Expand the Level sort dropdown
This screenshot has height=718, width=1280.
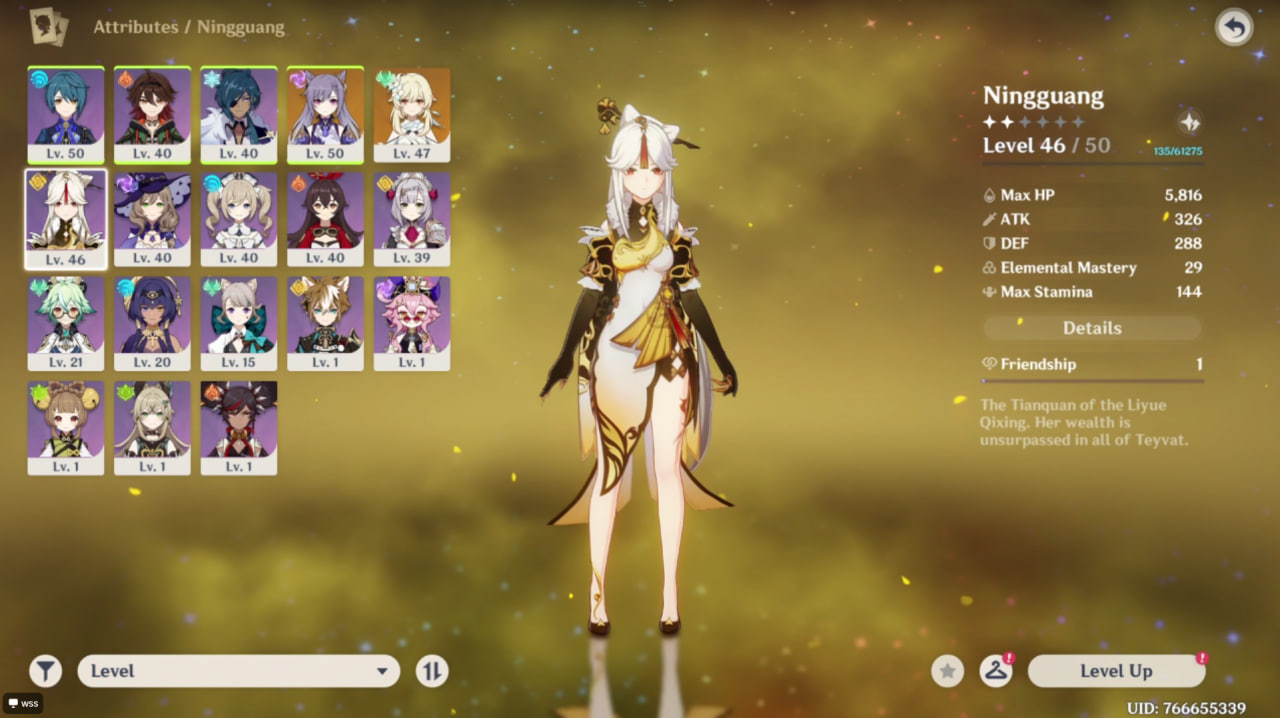coord(238,671)
